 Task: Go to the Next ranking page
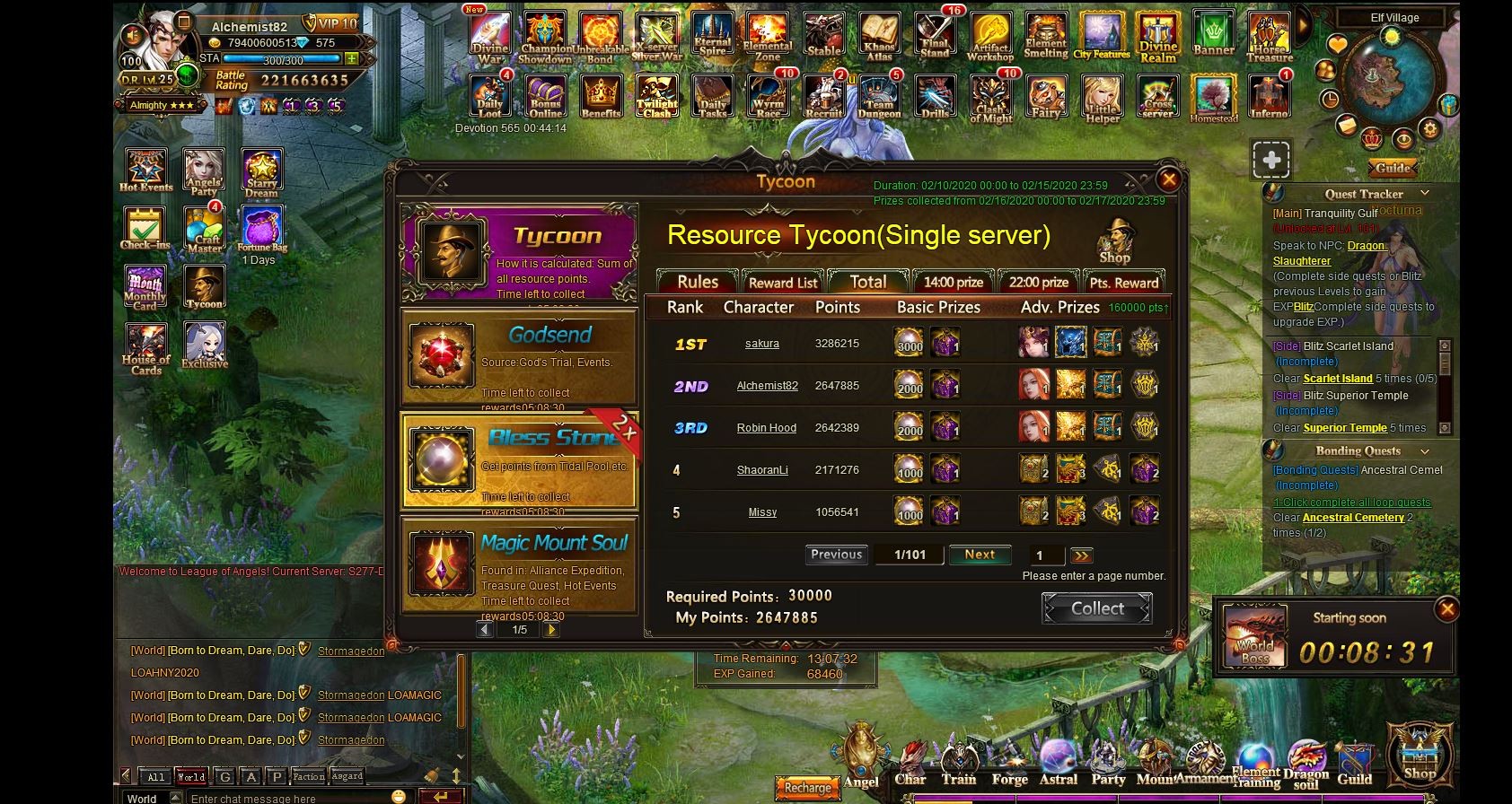(x=979, y=555)
